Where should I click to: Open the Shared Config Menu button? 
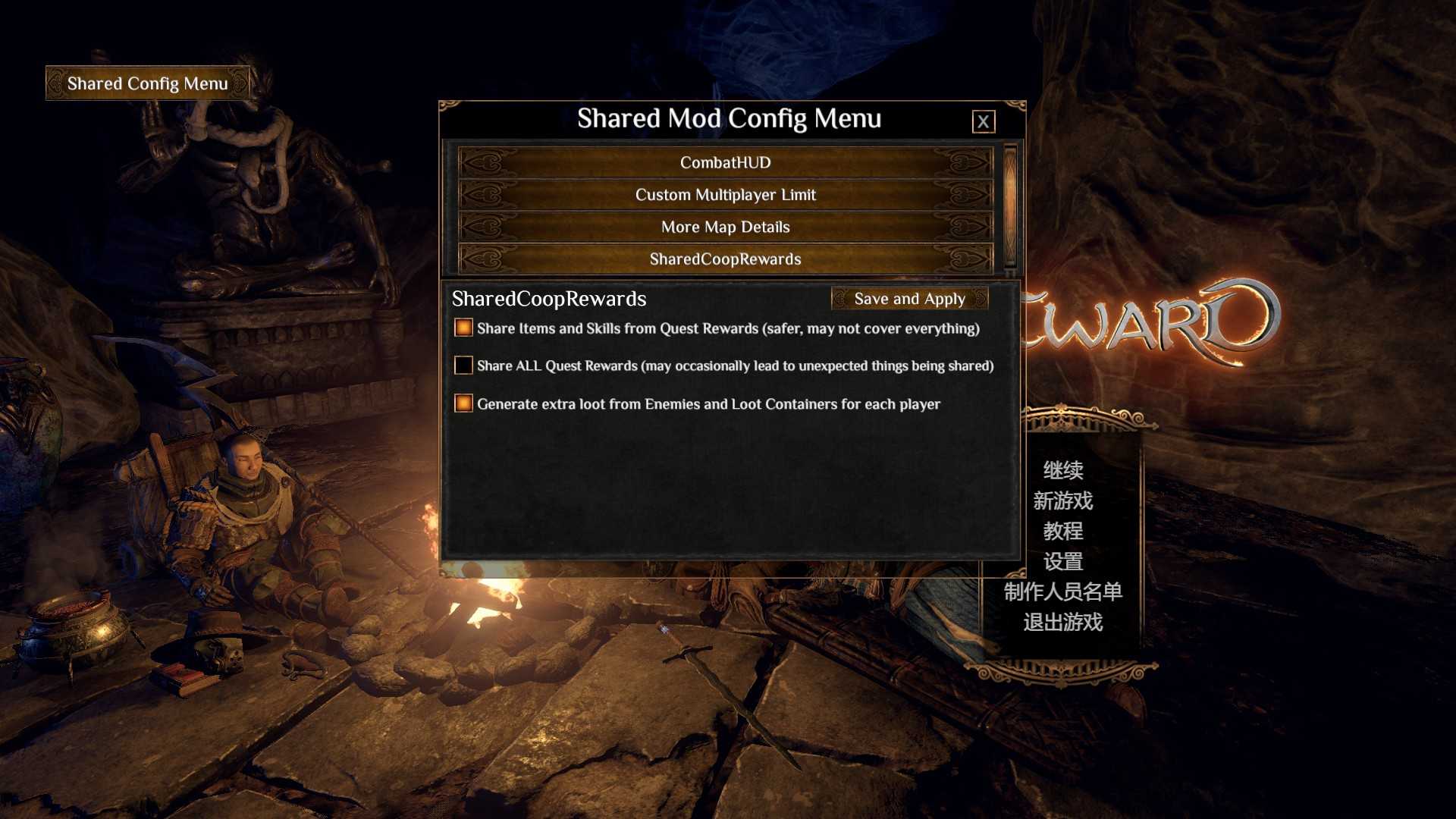click(x=147, y=83)
